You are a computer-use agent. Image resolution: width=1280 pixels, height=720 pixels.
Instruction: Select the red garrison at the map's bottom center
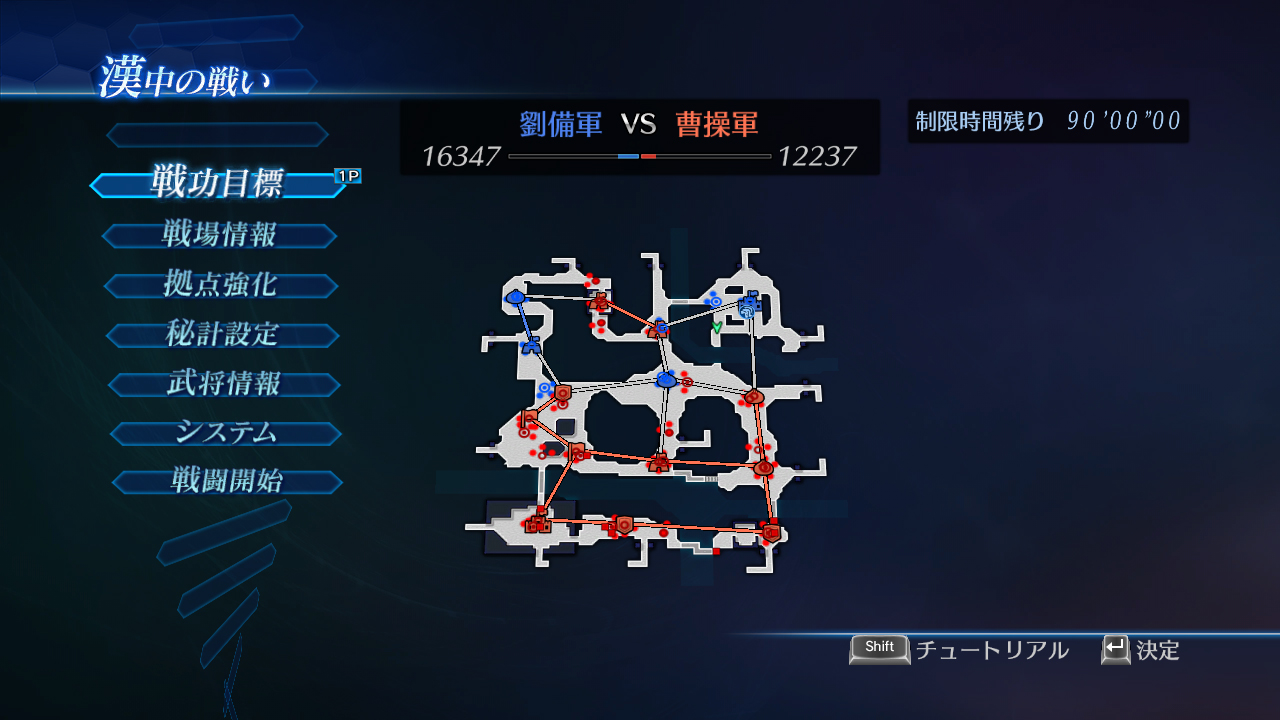coord(624,524)
